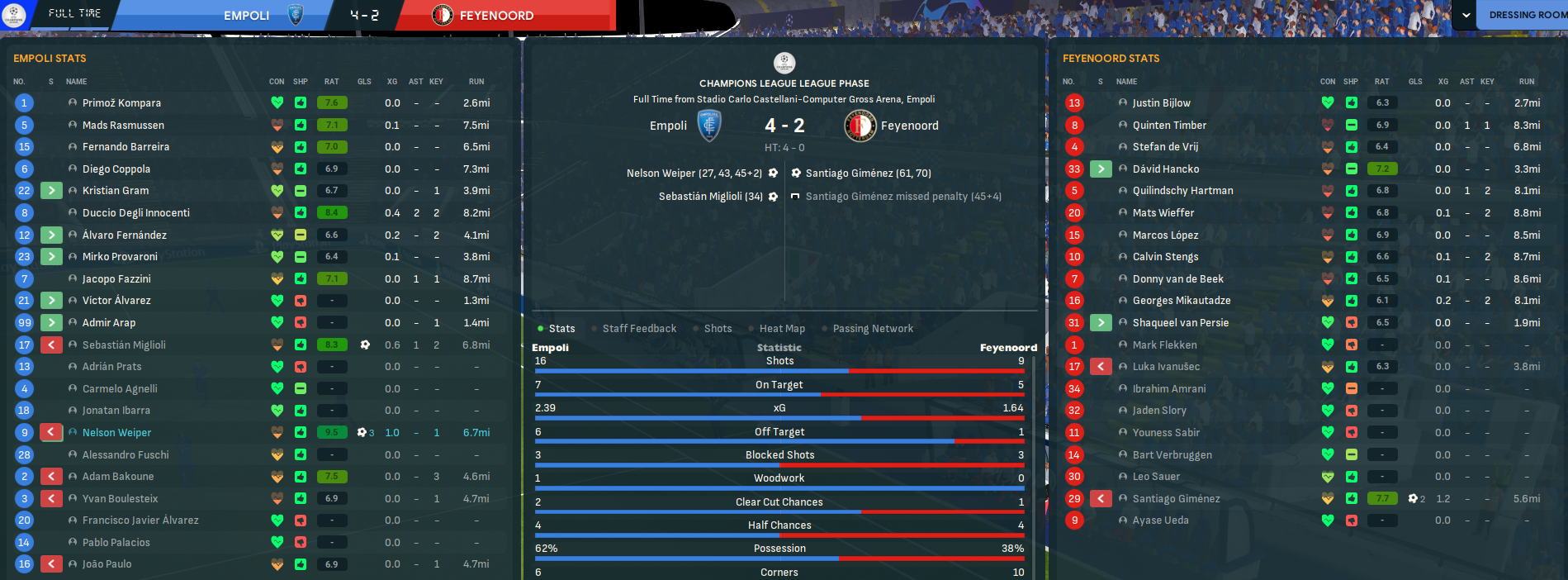Click the Empoli team name in header
The height and width of the screenshot is (580, 1568).
pyautogui.click(x=246, y=16)
